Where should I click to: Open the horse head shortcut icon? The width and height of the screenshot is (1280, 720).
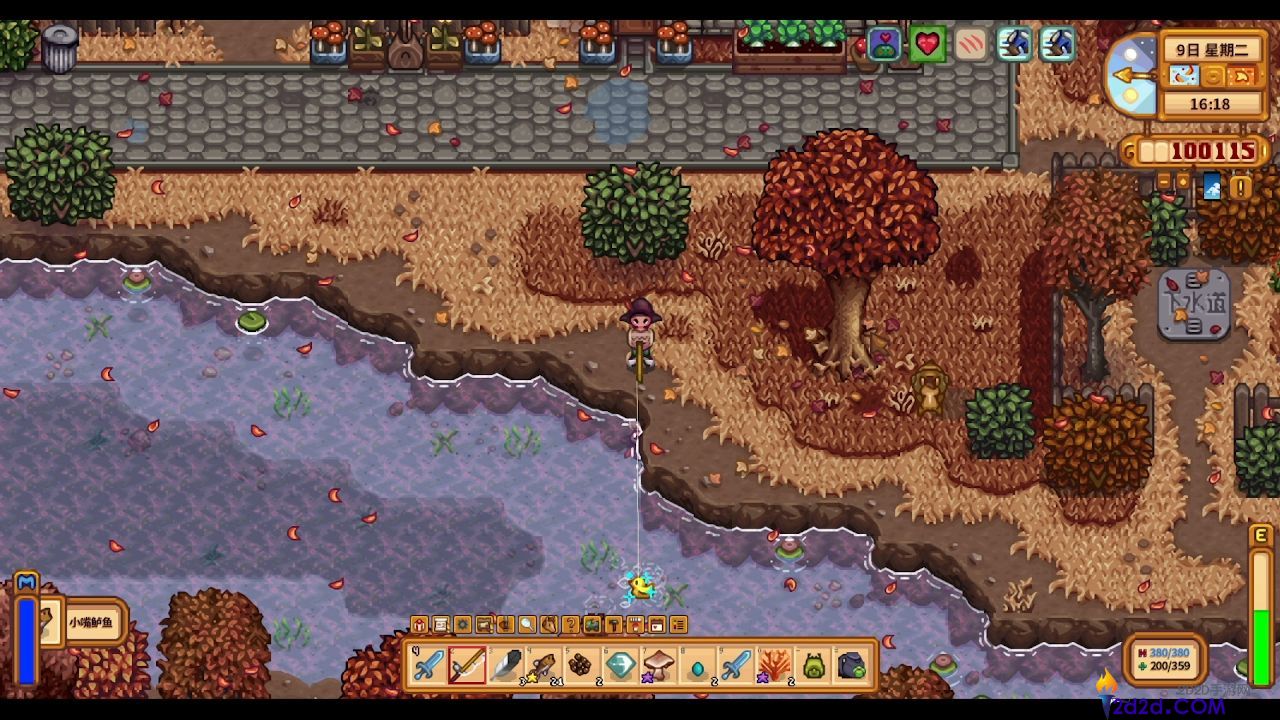coord(549,625)
